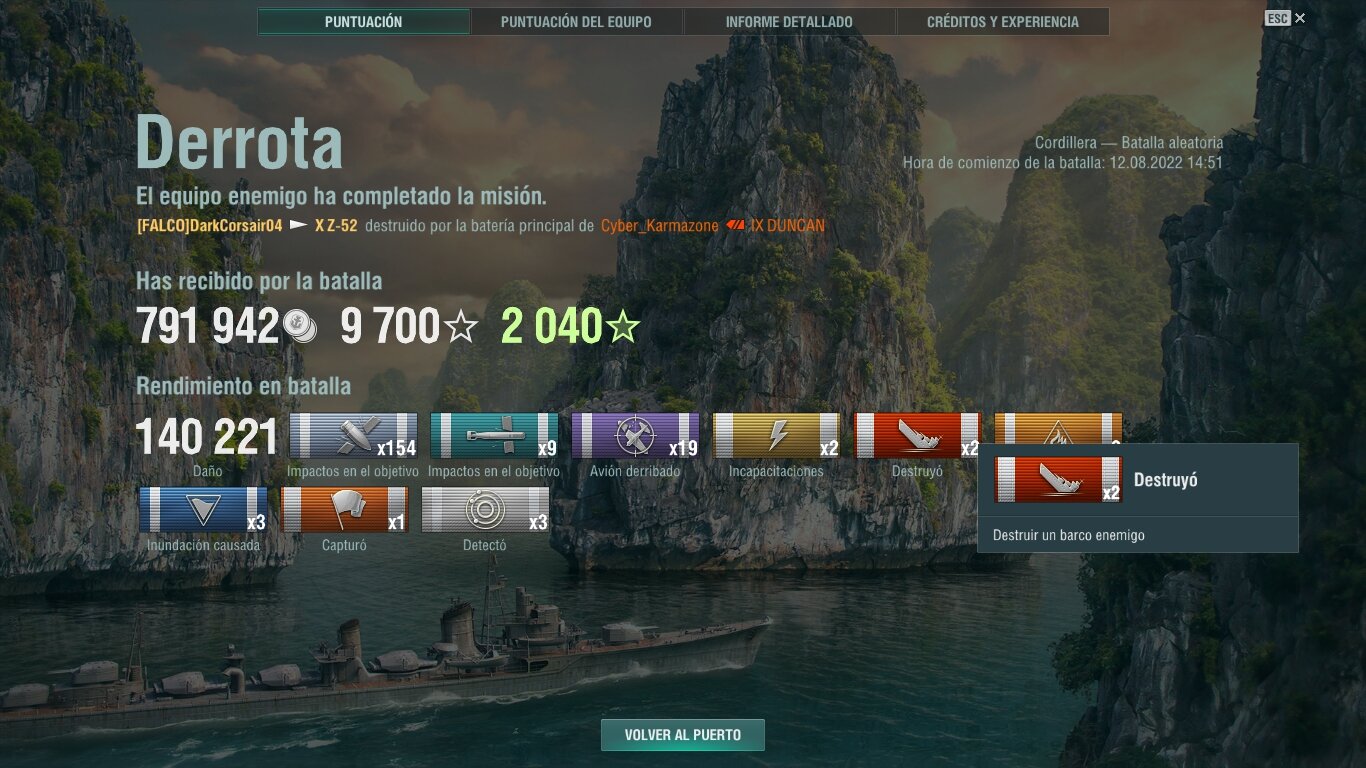Select the Destruyó ribbon under battle performance
Screen dimensions: 1366x768
point(916,436)
